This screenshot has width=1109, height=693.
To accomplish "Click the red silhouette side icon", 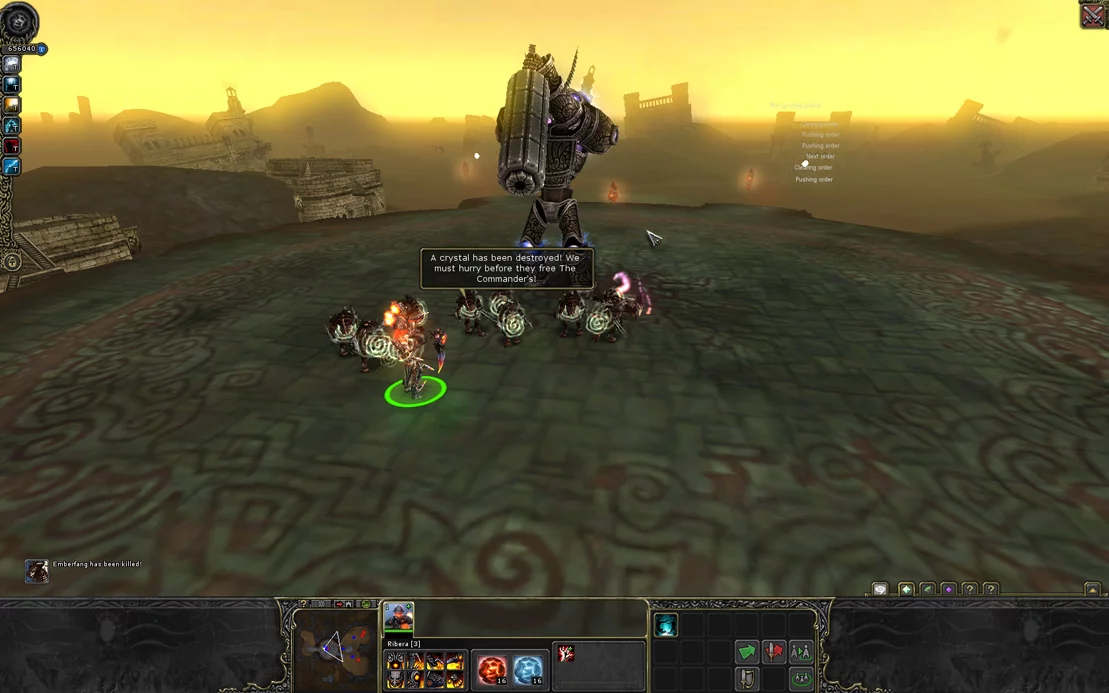I will point(12,146).
